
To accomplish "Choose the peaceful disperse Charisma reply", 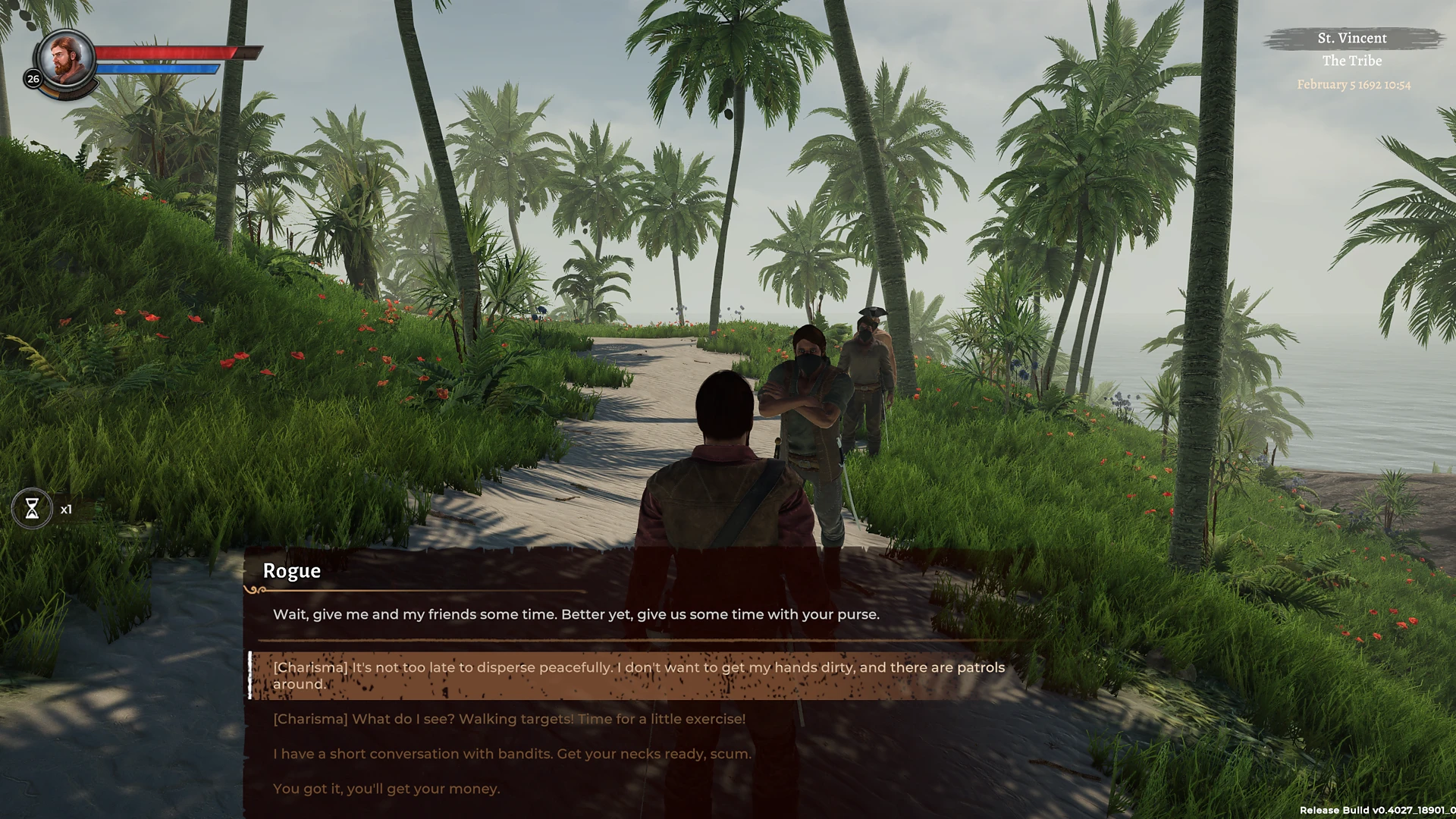I will 639,675.
